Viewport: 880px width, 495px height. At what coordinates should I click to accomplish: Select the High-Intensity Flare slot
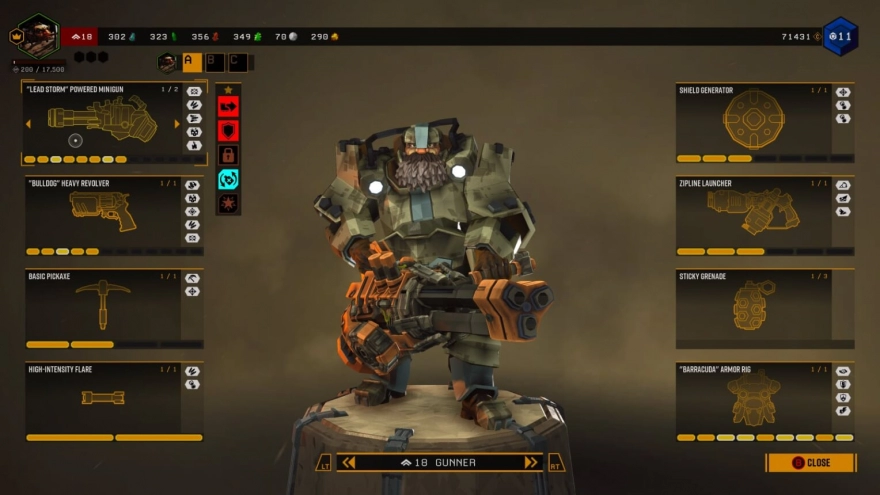coord(102,399)
